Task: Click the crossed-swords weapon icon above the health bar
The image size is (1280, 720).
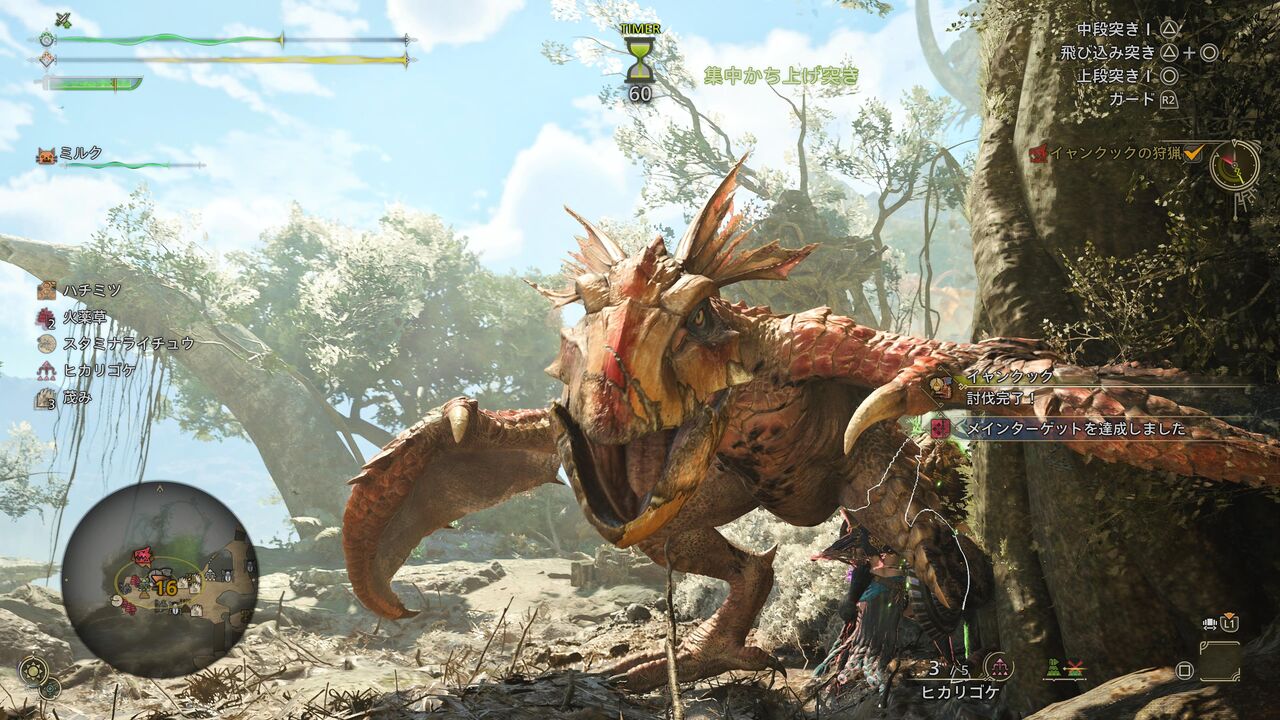Action: pyautogui.click(x=63, y=19)
